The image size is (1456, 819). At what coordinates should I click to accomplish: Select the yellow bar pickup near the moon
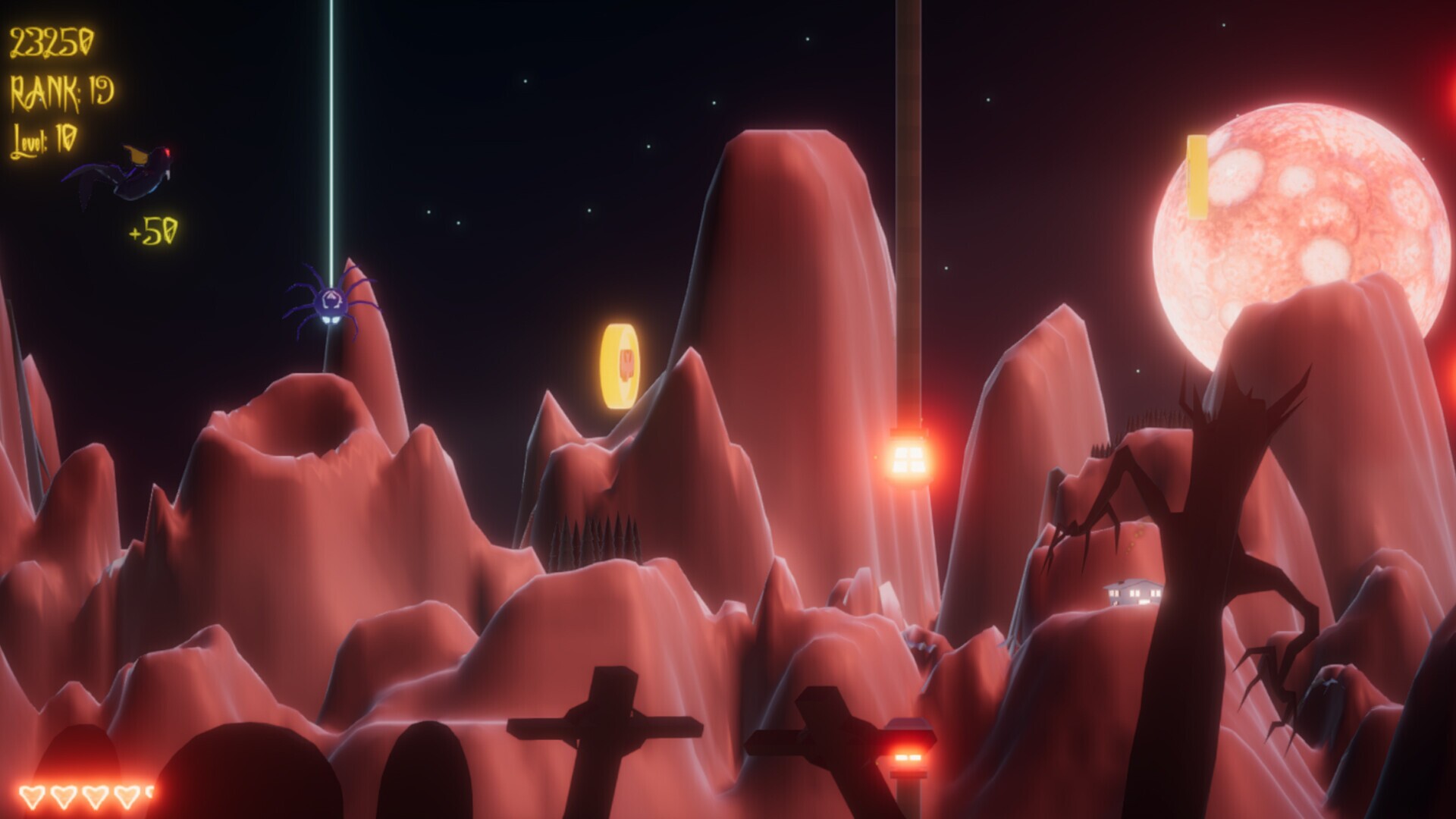tap(1198, 176)
